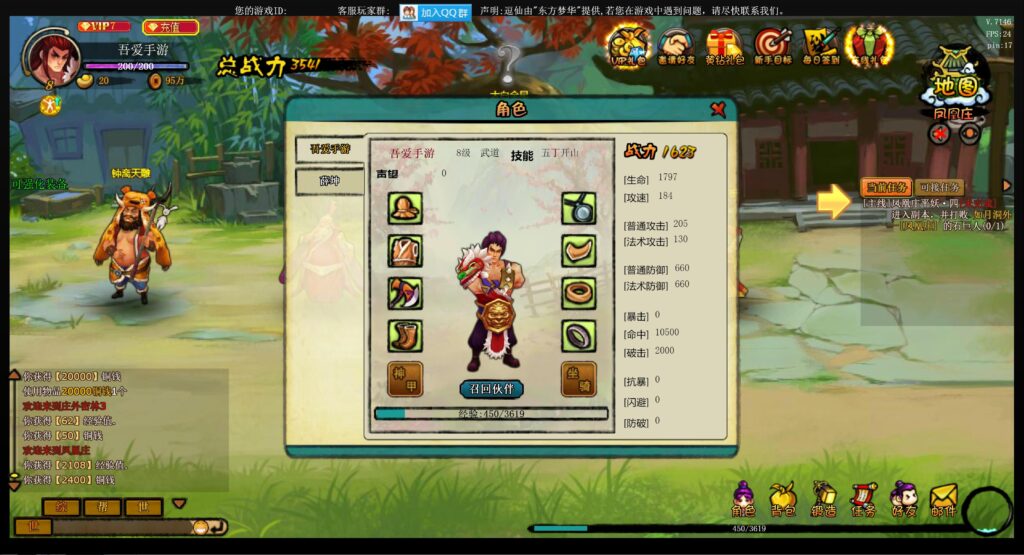Select the 吾爱手游 character tab
This screenshot has height=555, width=1024.
tap(329, 150)
